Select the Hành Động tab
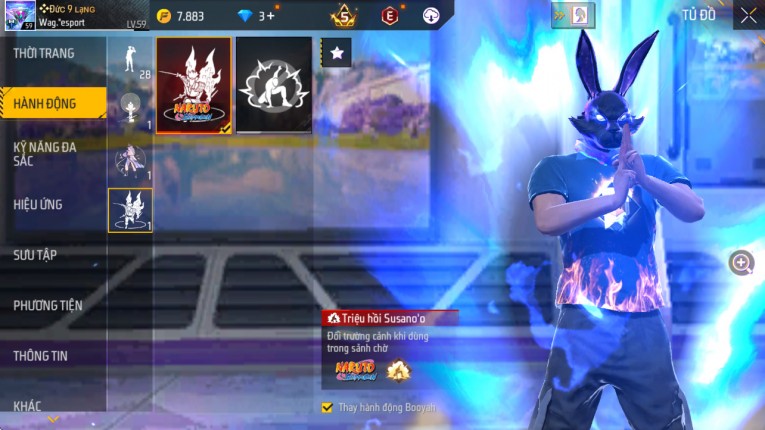The height and width of the screenshot is (430, 765). pyautogui.click(x=47, y=103)
